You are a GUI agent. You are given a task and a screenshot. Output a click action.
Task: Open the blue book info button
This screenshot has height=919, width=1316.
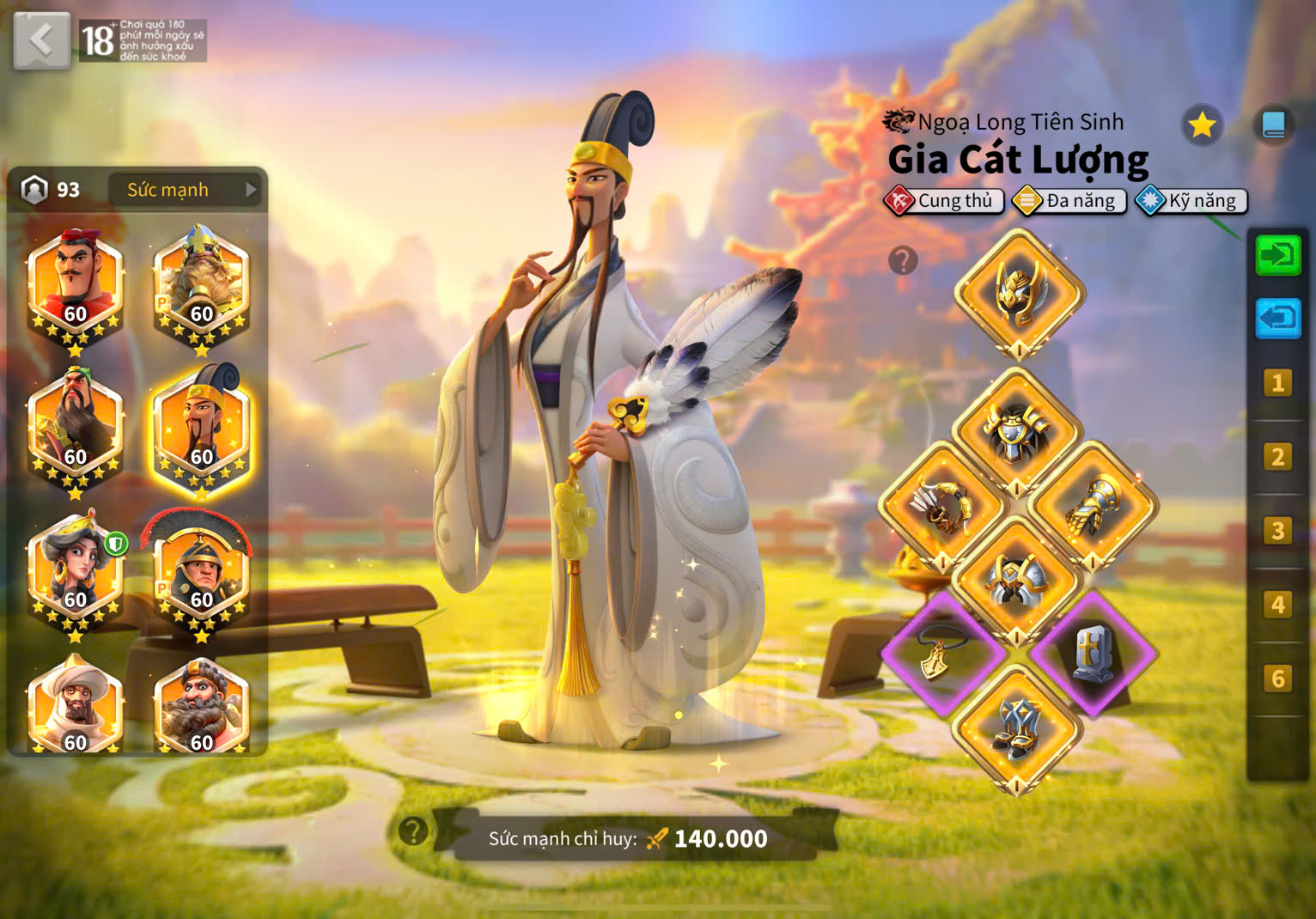point(1273,125)
